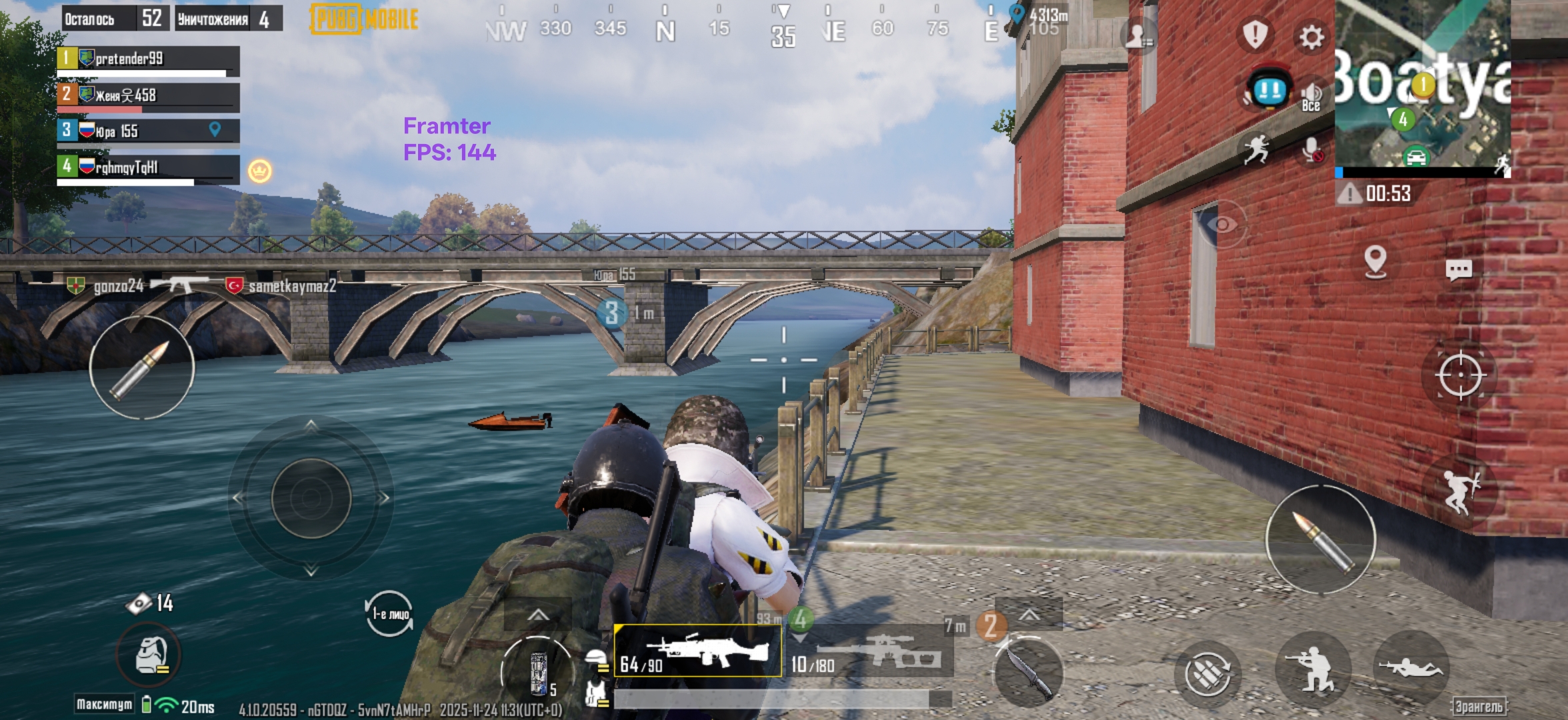Select the light machine gun weapon slot
Viewport: 1568px width, 720px height.
[x=697, y=652]
